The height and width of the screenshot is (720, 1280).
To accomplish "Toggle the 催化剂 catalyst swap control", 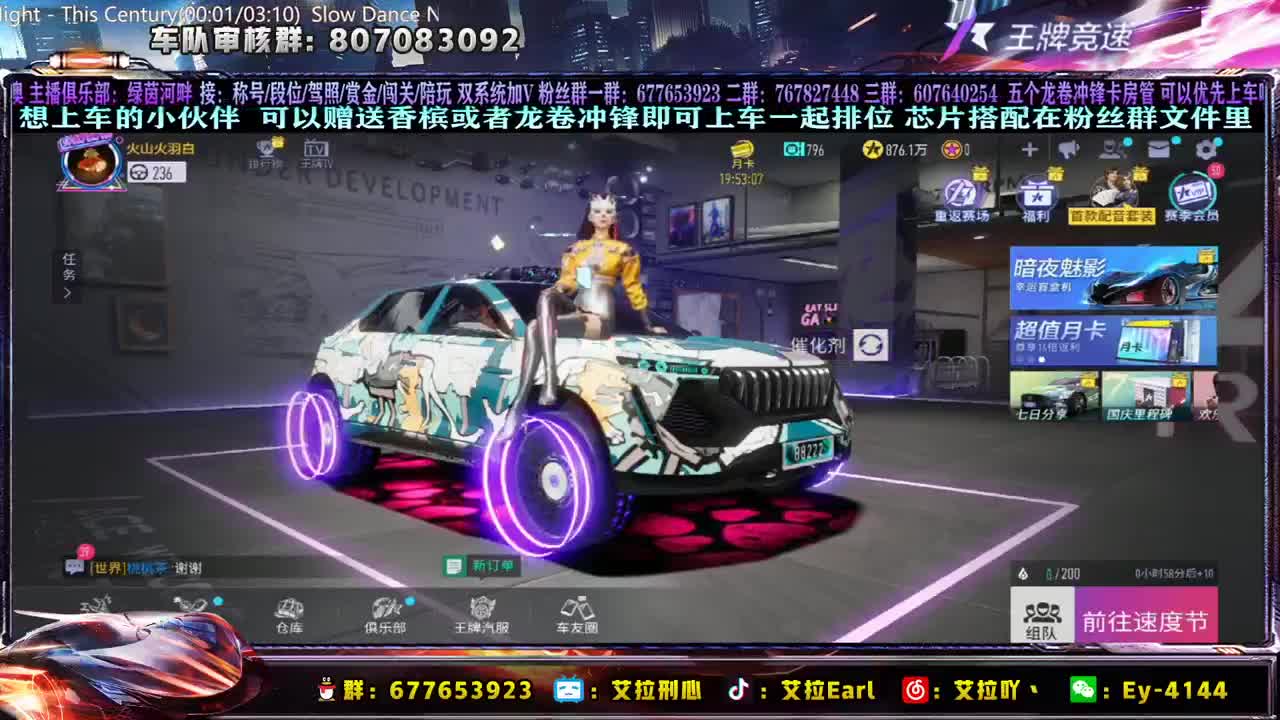I will [871, 346].
